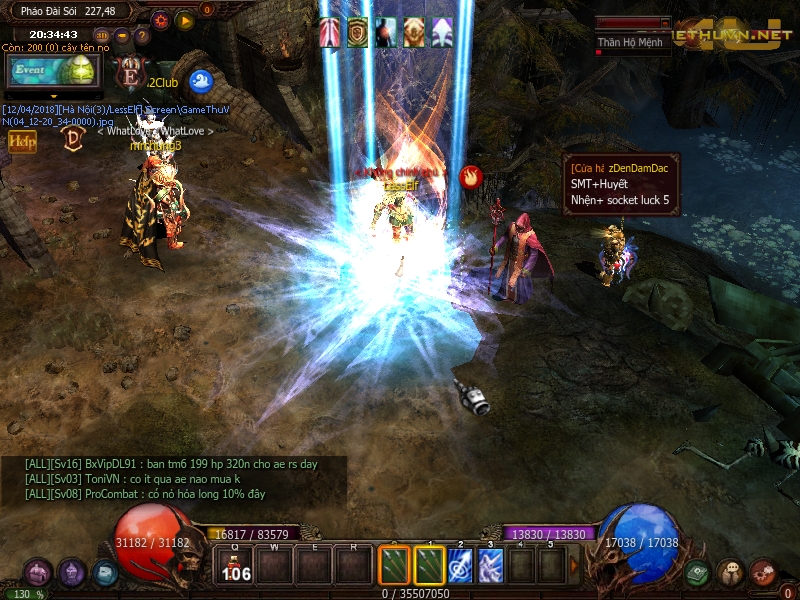This screenshot has width=800, height=600.
Task: Open the question mark help icon
Action: 142,36
